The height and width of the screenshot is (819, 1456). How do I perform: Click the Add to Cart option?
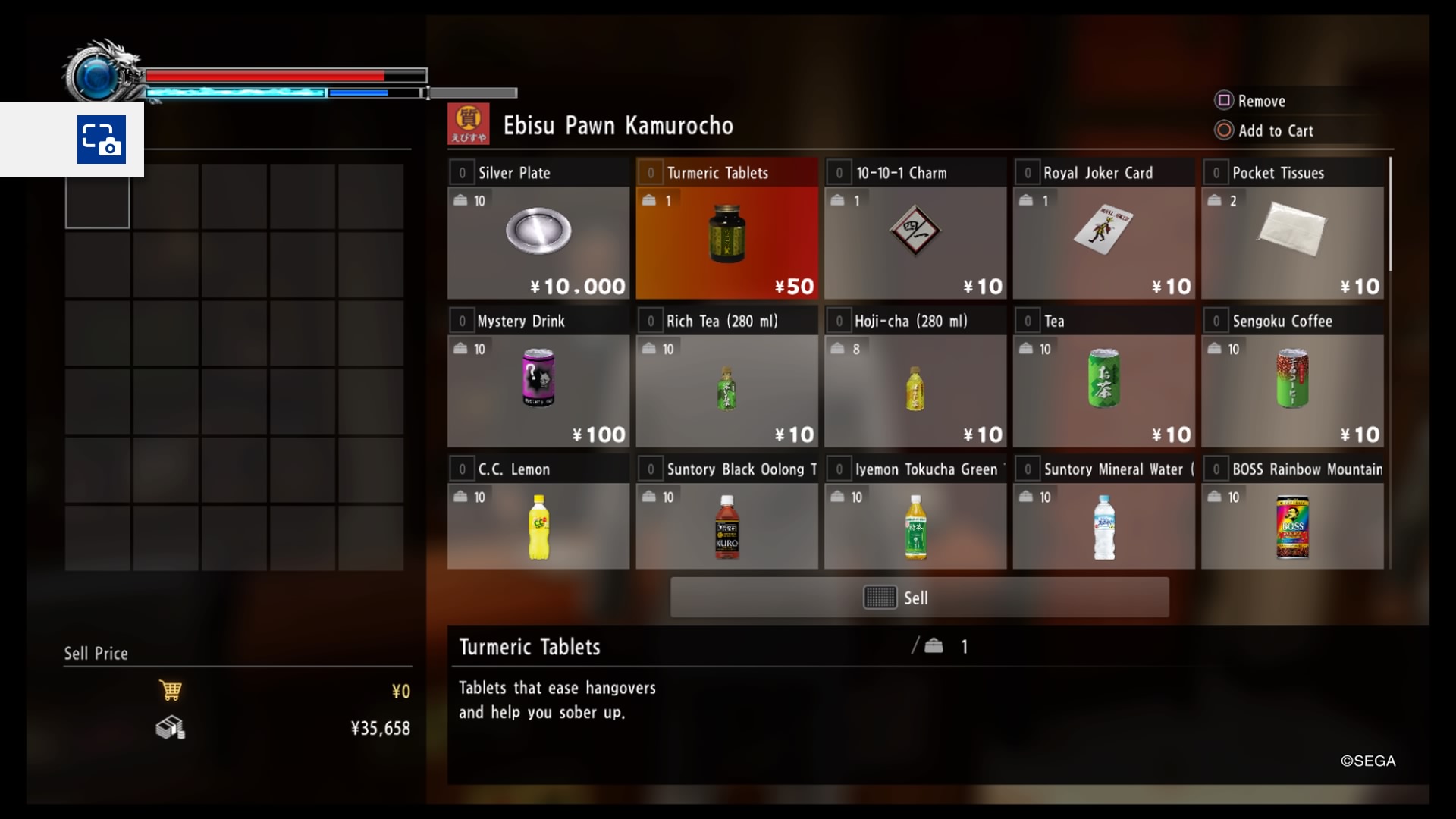(x=1276, y=130)
